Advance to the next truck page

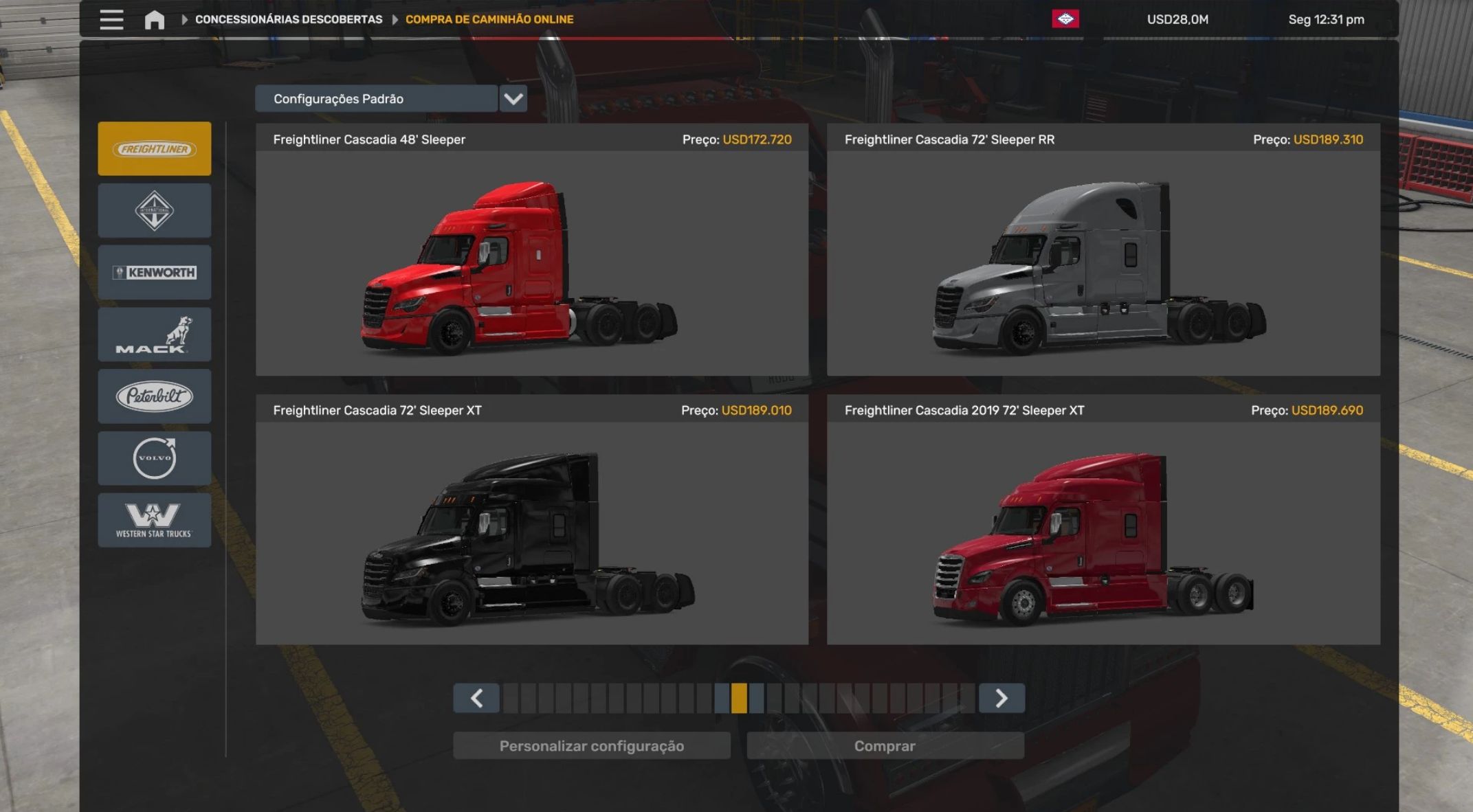pyautogui.click(x=1001, y=698)
